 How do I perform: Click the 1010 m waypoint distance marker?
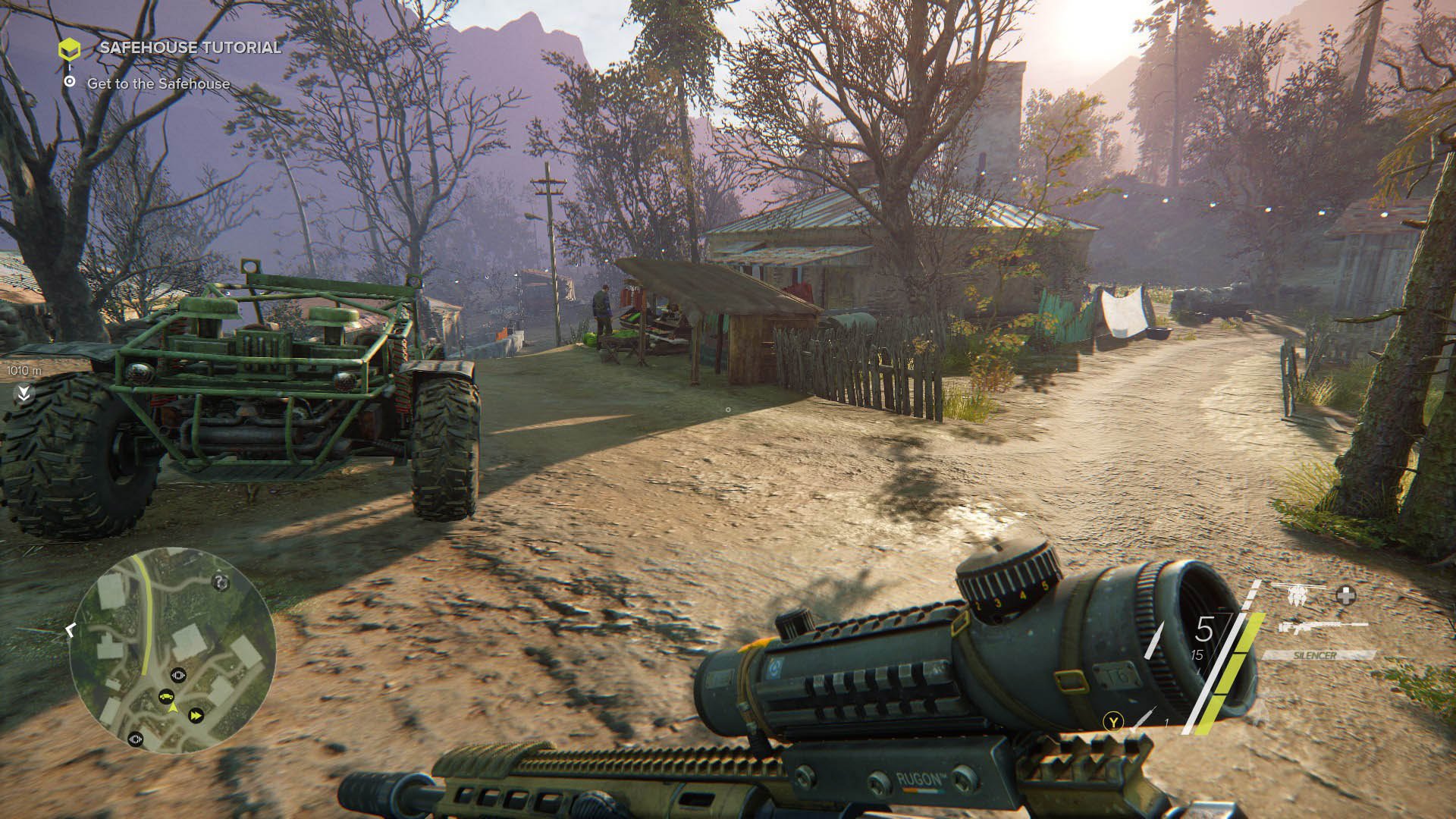point(24,372)
